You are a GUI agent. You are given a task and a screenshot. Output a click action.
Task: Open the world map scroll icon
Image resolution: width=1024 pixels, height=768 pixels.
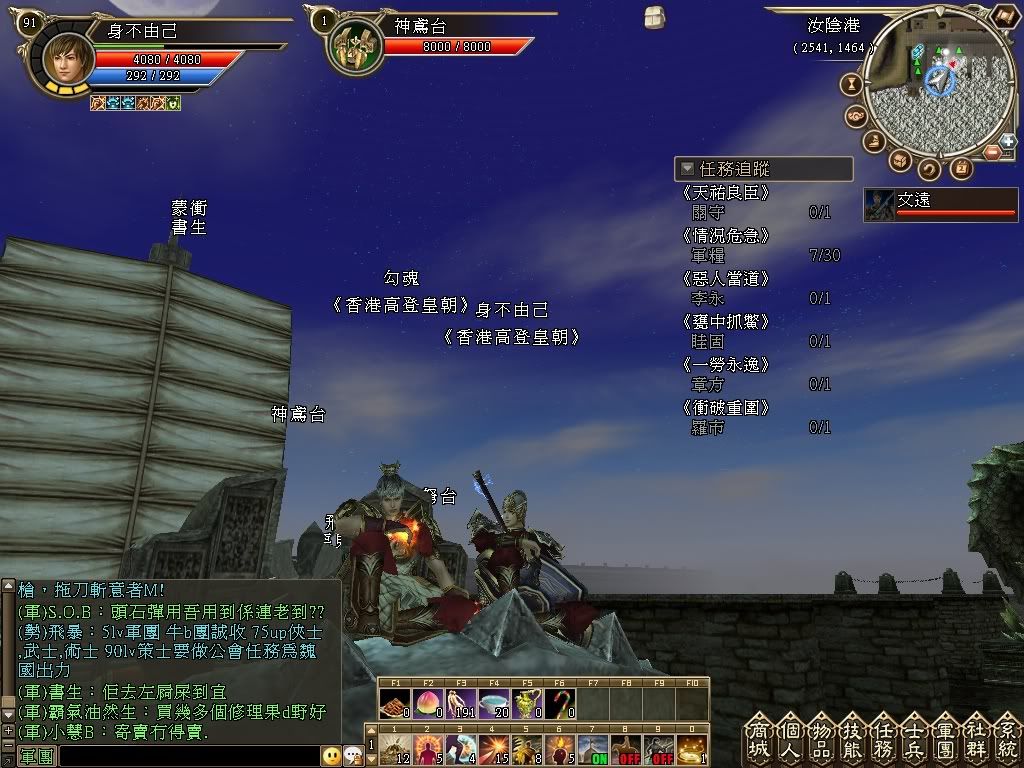tap(1004, 17)
